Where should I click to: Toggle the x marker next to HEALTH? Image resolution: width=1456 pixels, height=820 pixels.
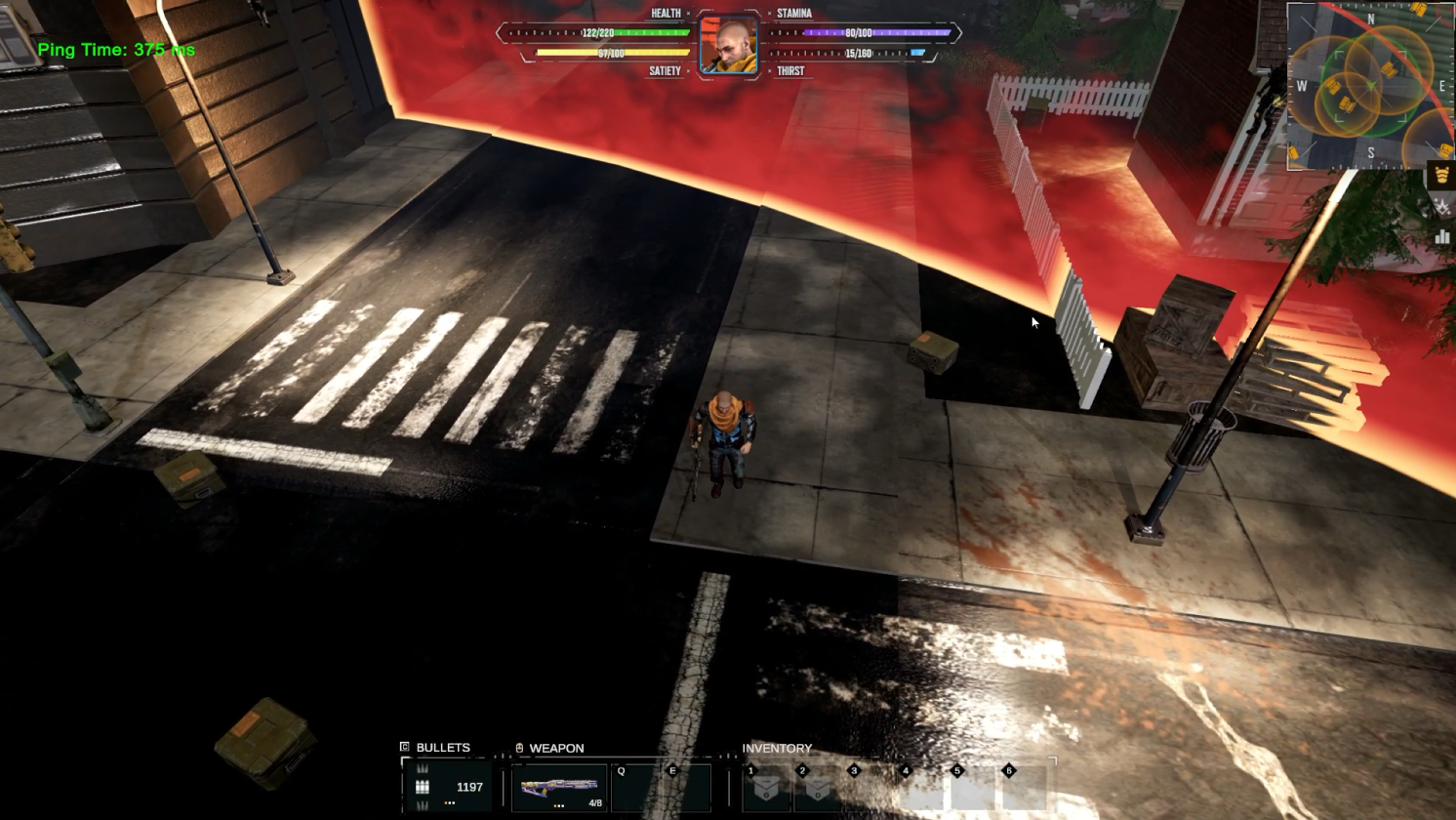[x=689, y=13]
